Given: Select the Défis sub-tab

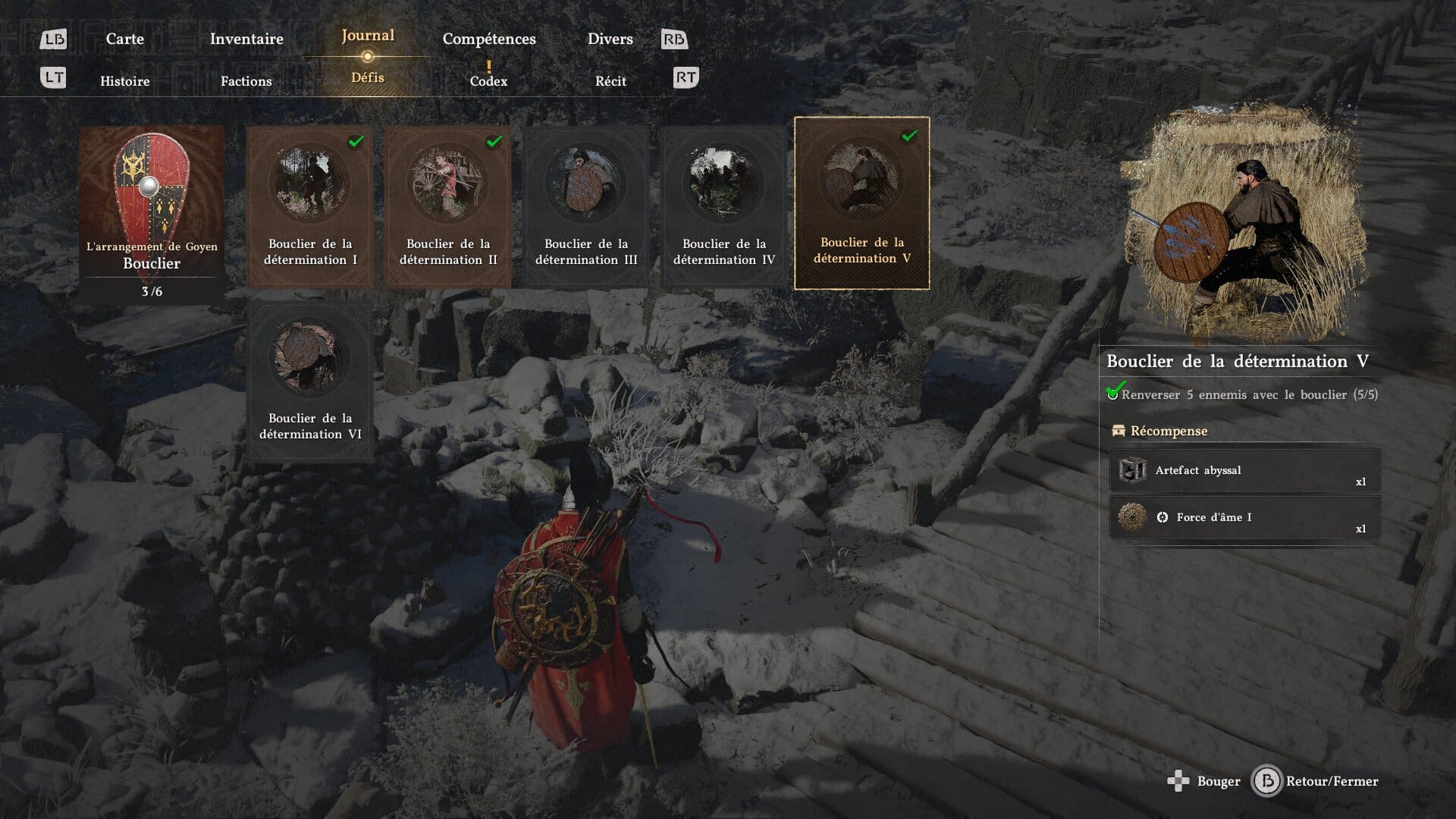Looking at the screenshot, I should pyautogui.click(x=368, y=77).
